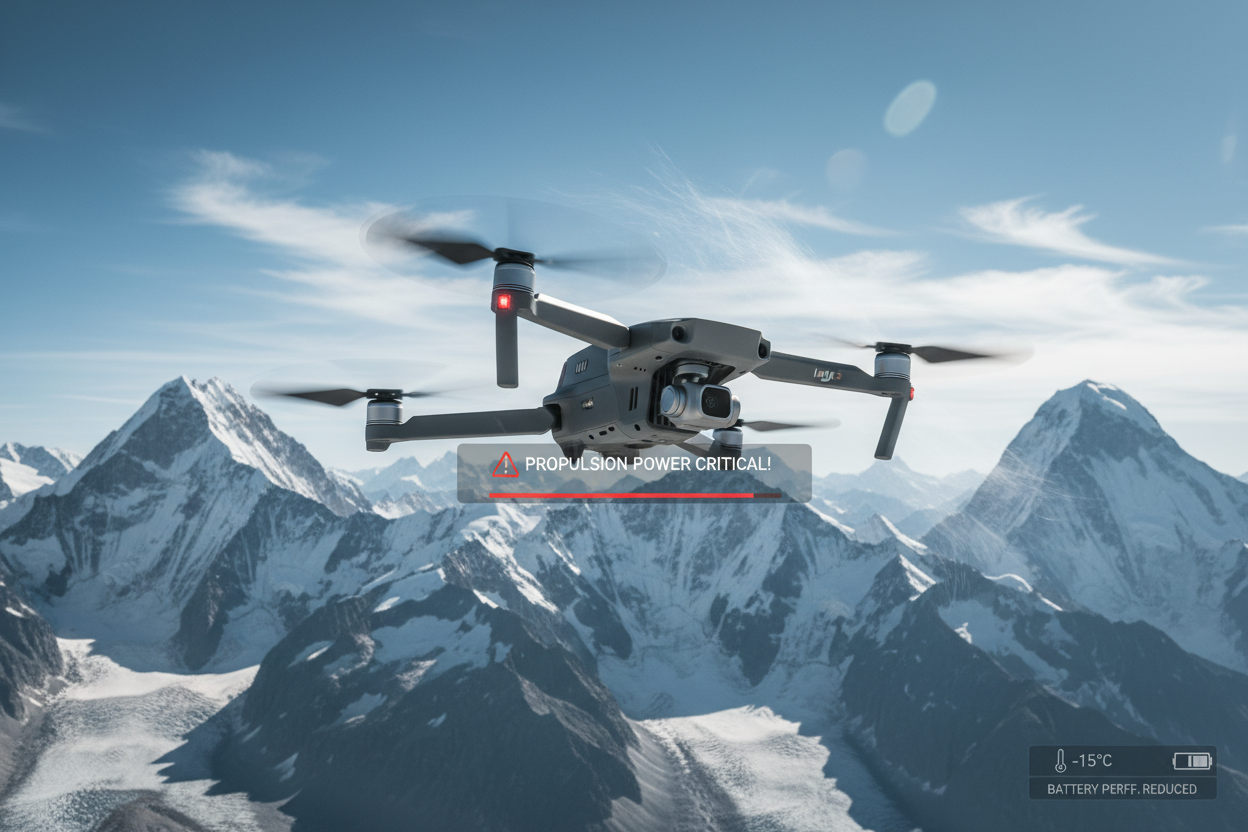Viewport: 1248px width, 832px height.
Task: Click the thermometer icon beside -15°C
Action: pyautogui.click(x=1060, y=761)
